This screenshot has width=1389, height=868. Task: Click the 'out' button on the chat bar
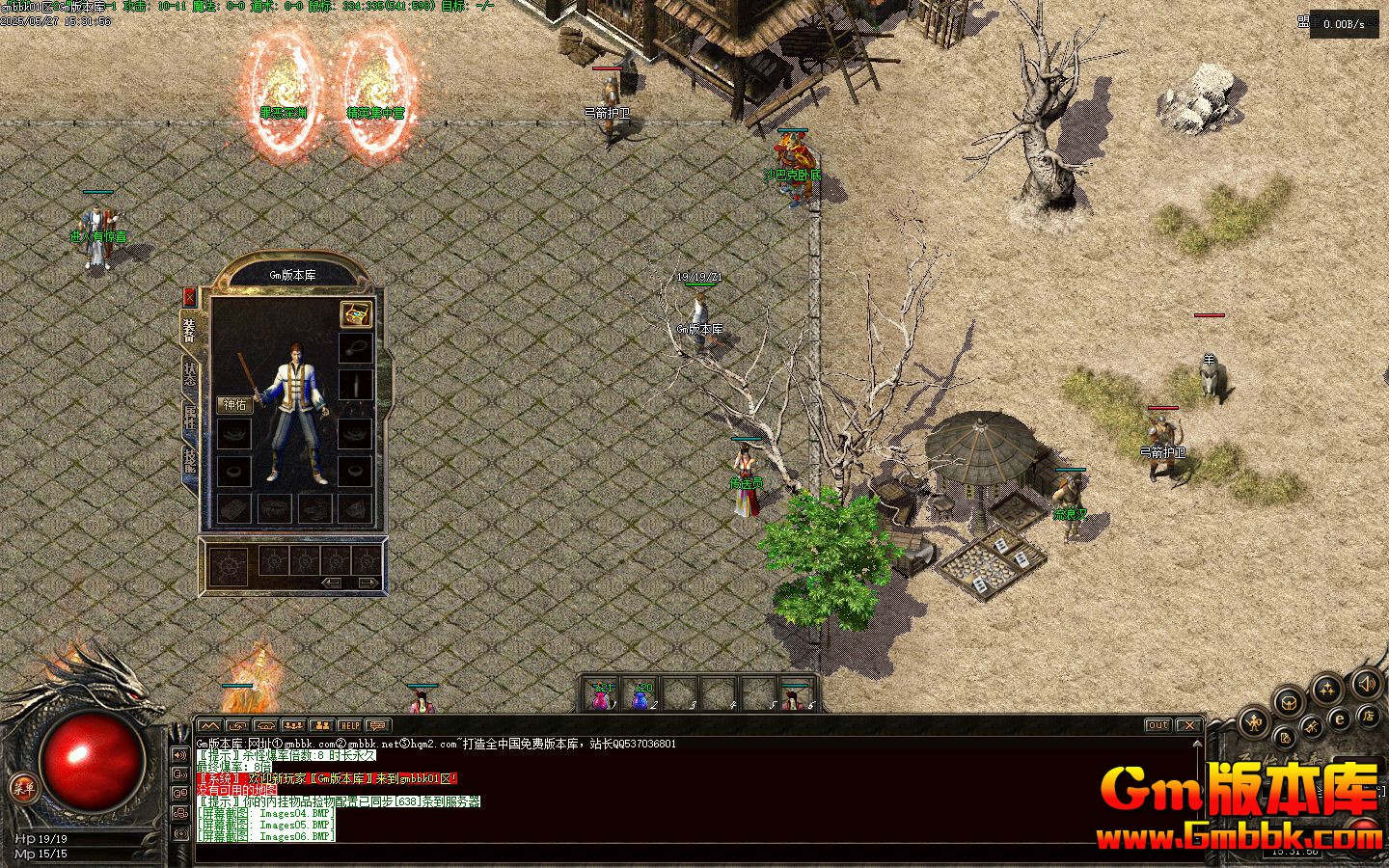point(1157,725)
